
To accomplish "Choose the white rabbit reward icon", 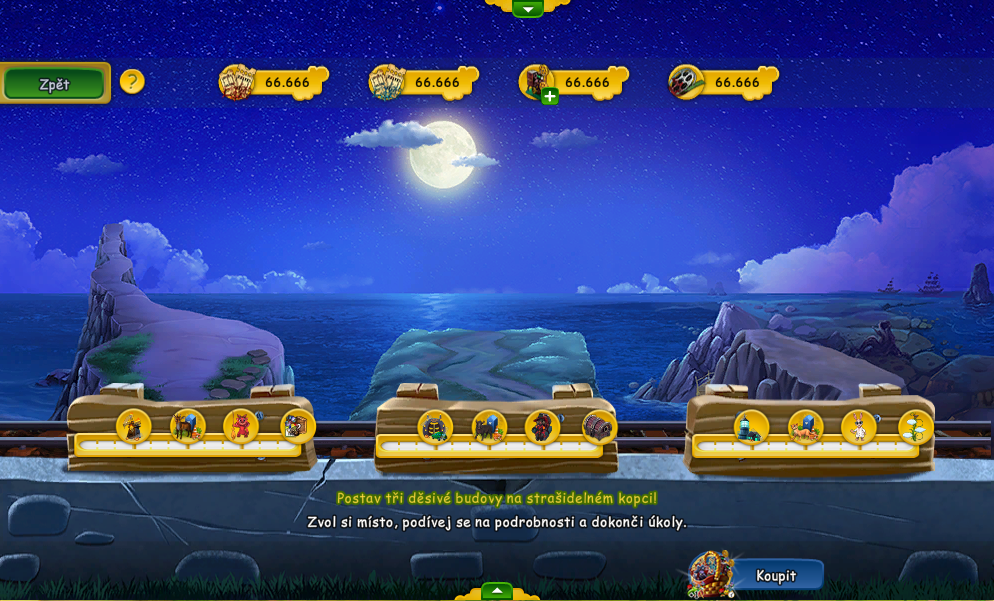I will pos(859,427).
